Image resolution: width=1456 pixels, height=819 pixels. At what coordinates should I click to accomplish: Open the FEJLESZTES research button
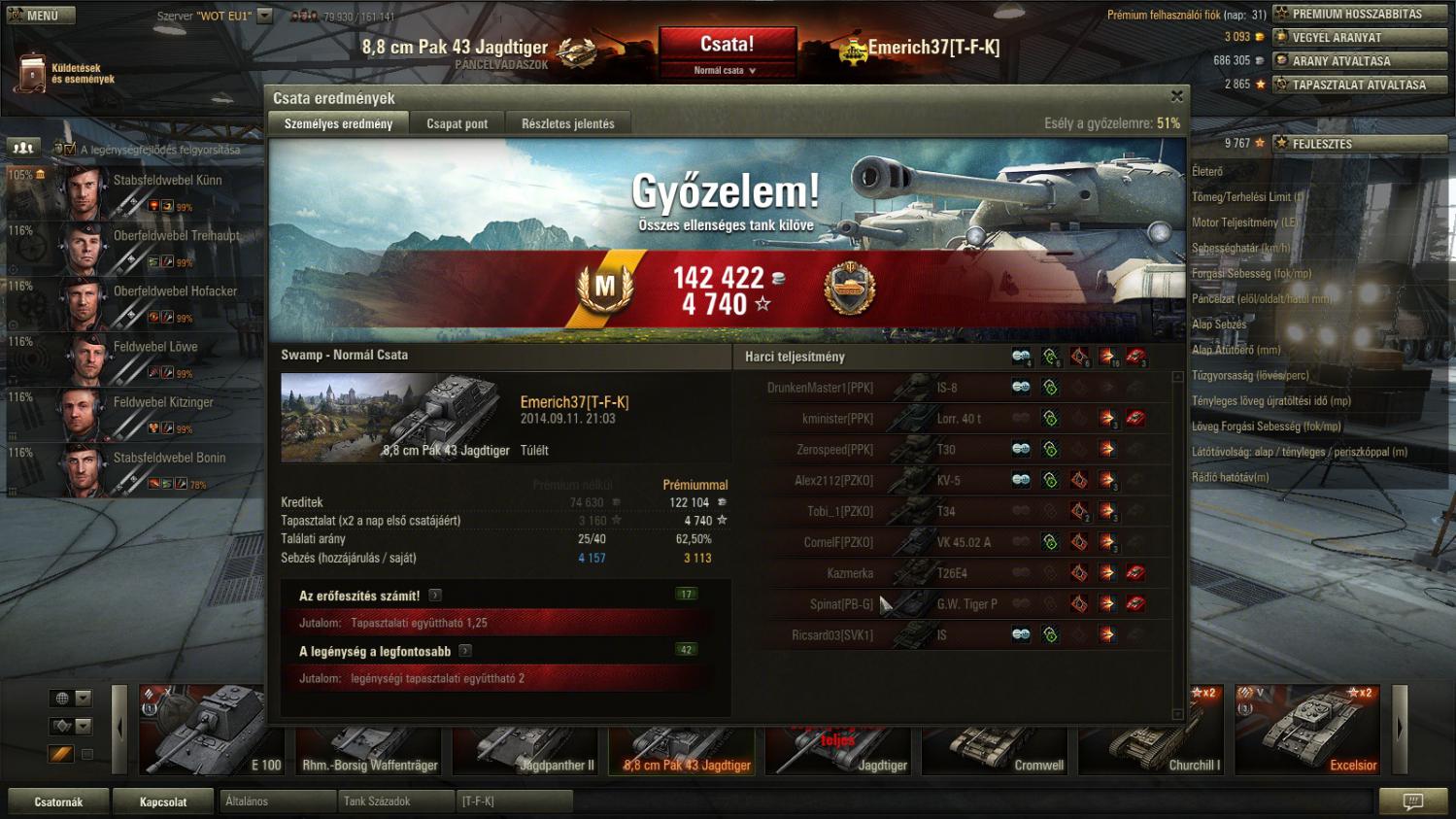coord(1358,143)
